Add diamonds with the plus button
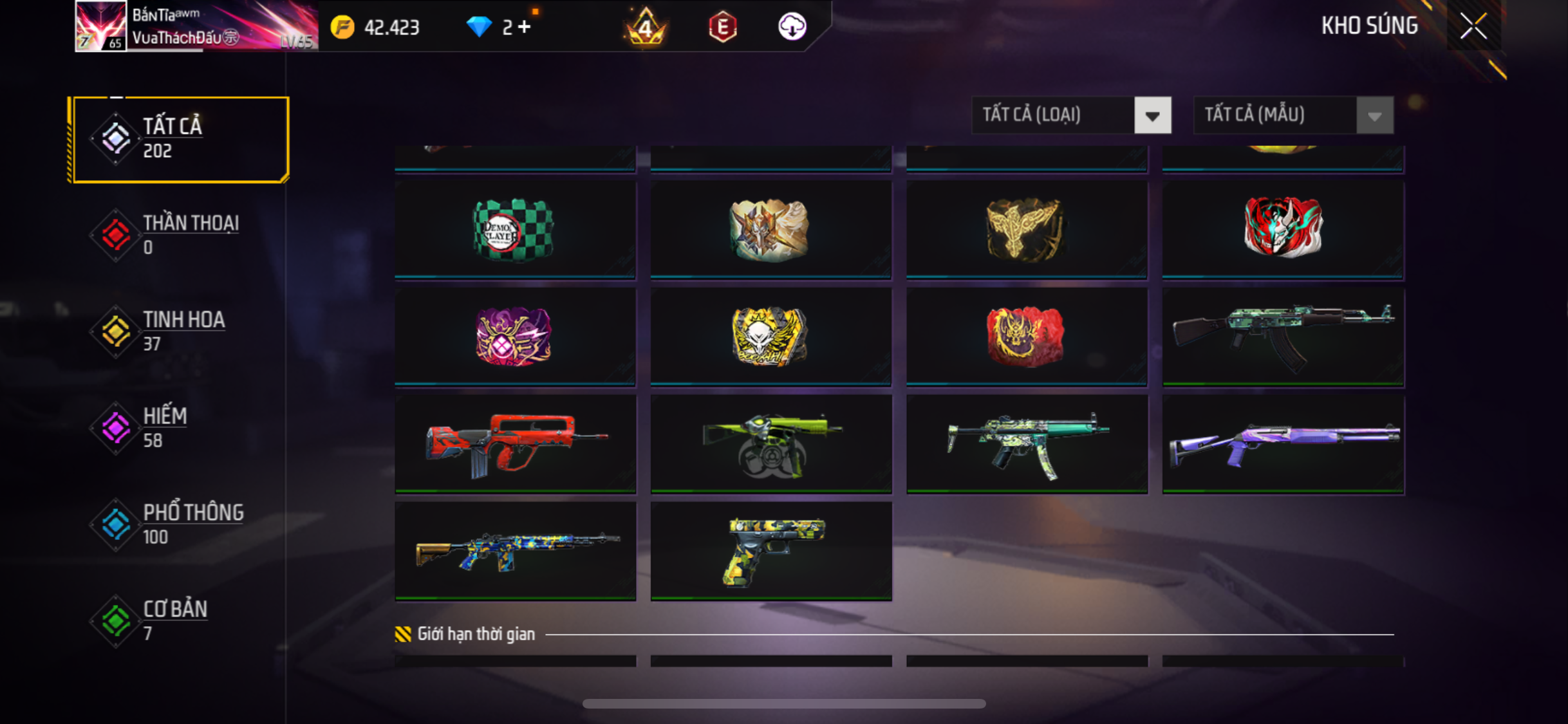The width and height of the screenshot is (1568, 724). (525, 27)
